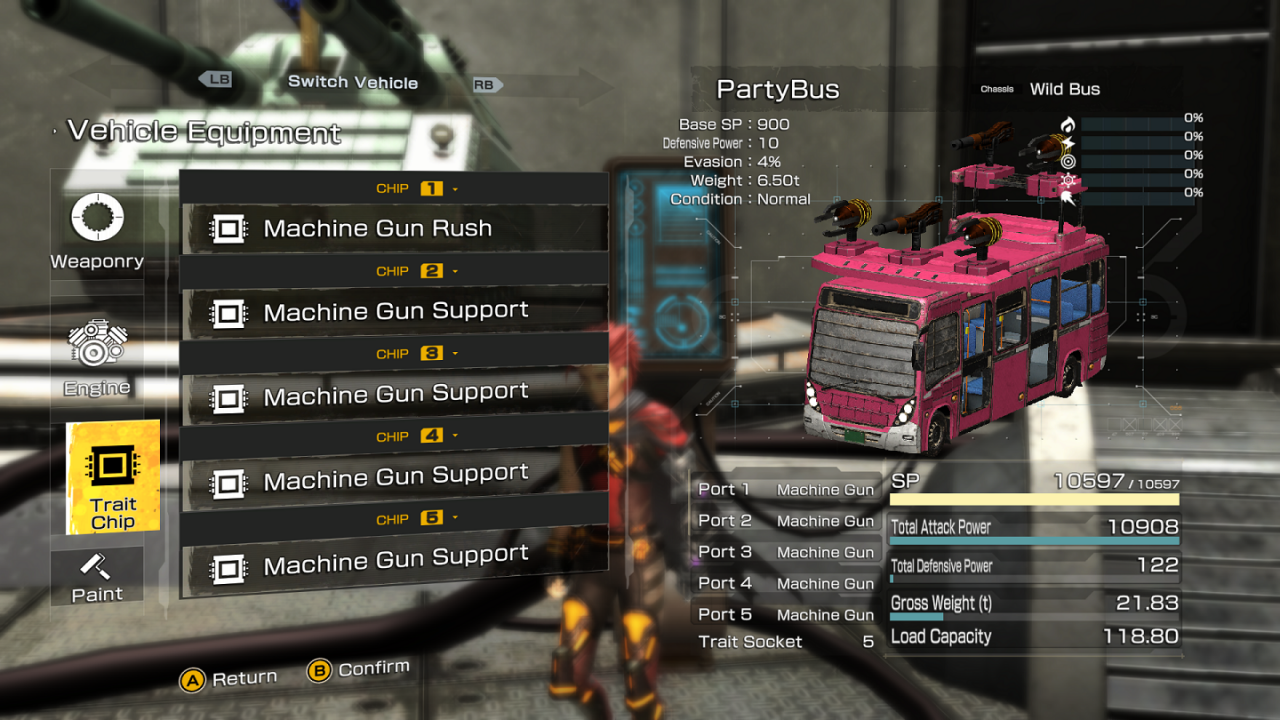This screenshot has height=720, width=1280.
Task: Open the Paint category
Action: tap(97, 576)
